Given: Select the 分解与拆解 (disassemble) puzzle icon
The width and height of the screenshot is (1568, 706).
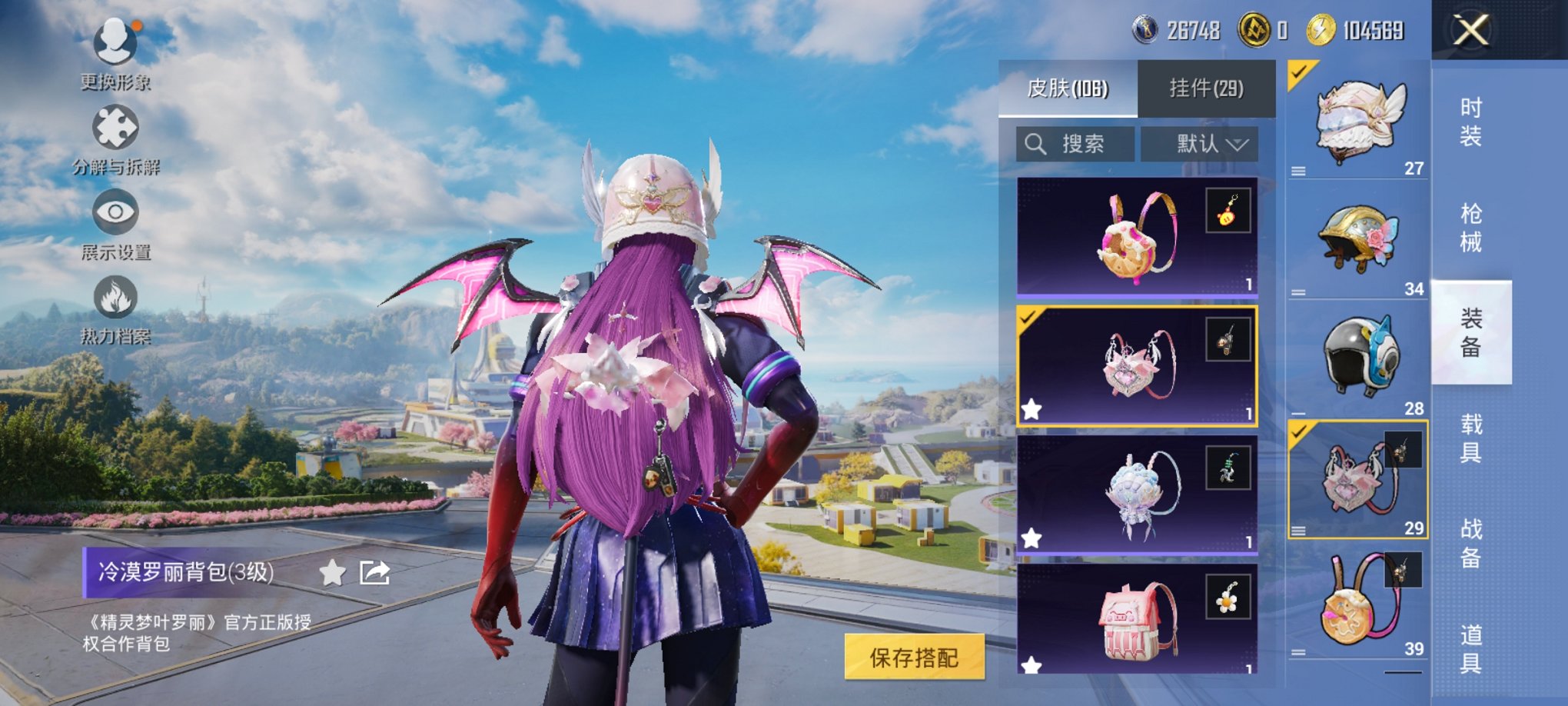Looking at the screenshot, I should pyautogui.click(x=115, y=125).
